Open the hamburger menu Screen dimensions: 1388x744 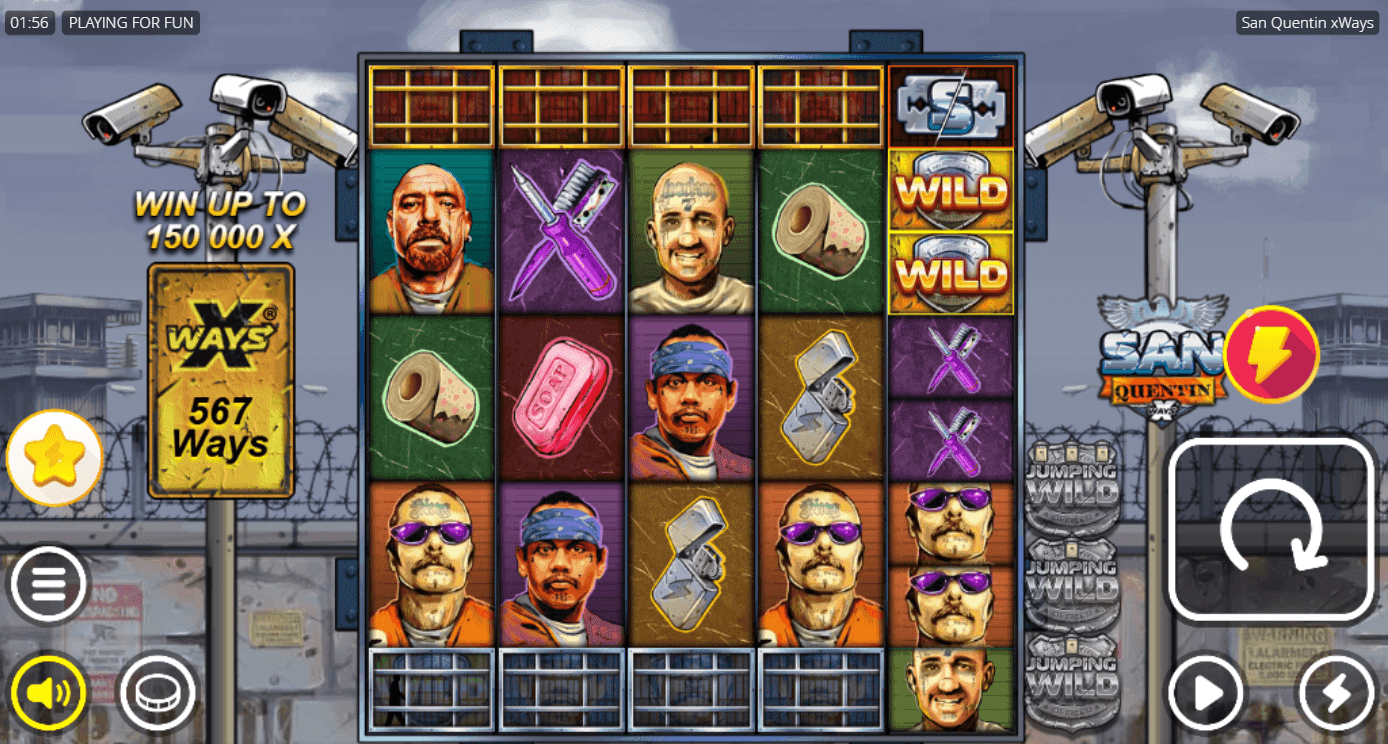click(x=49, y=585)
